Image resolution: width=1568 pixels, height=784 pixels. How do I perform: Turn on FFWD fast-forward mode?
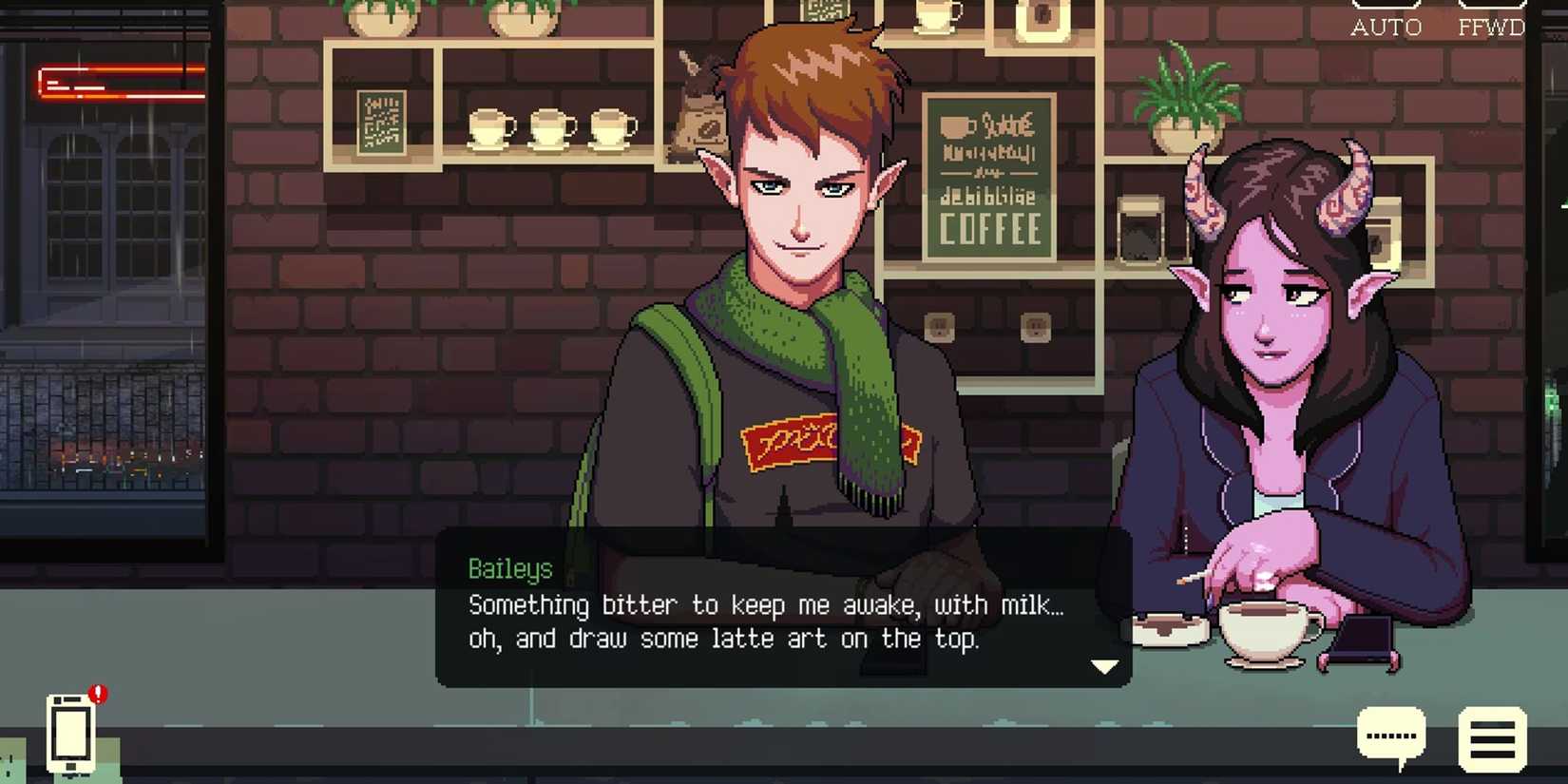point(1492,28)
